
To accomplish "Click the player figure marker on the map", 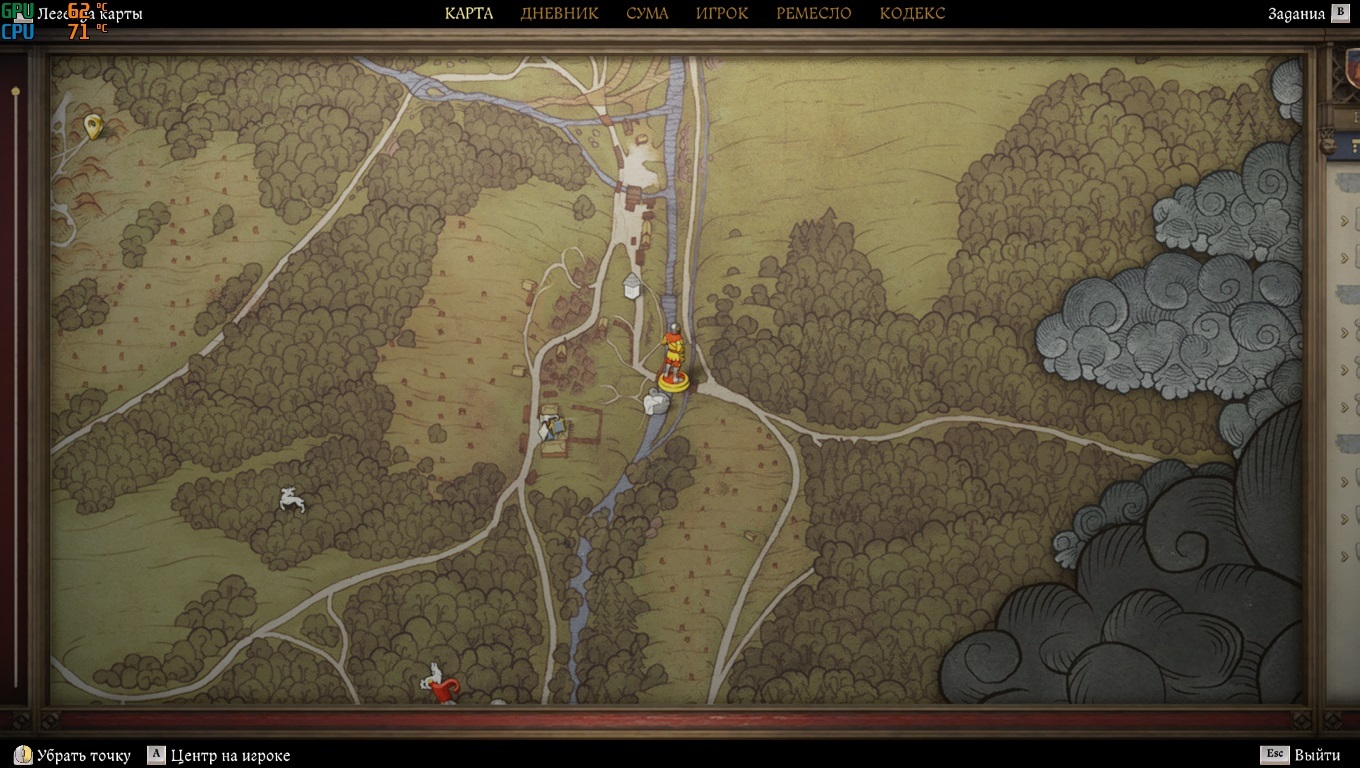I will point(673,357).
